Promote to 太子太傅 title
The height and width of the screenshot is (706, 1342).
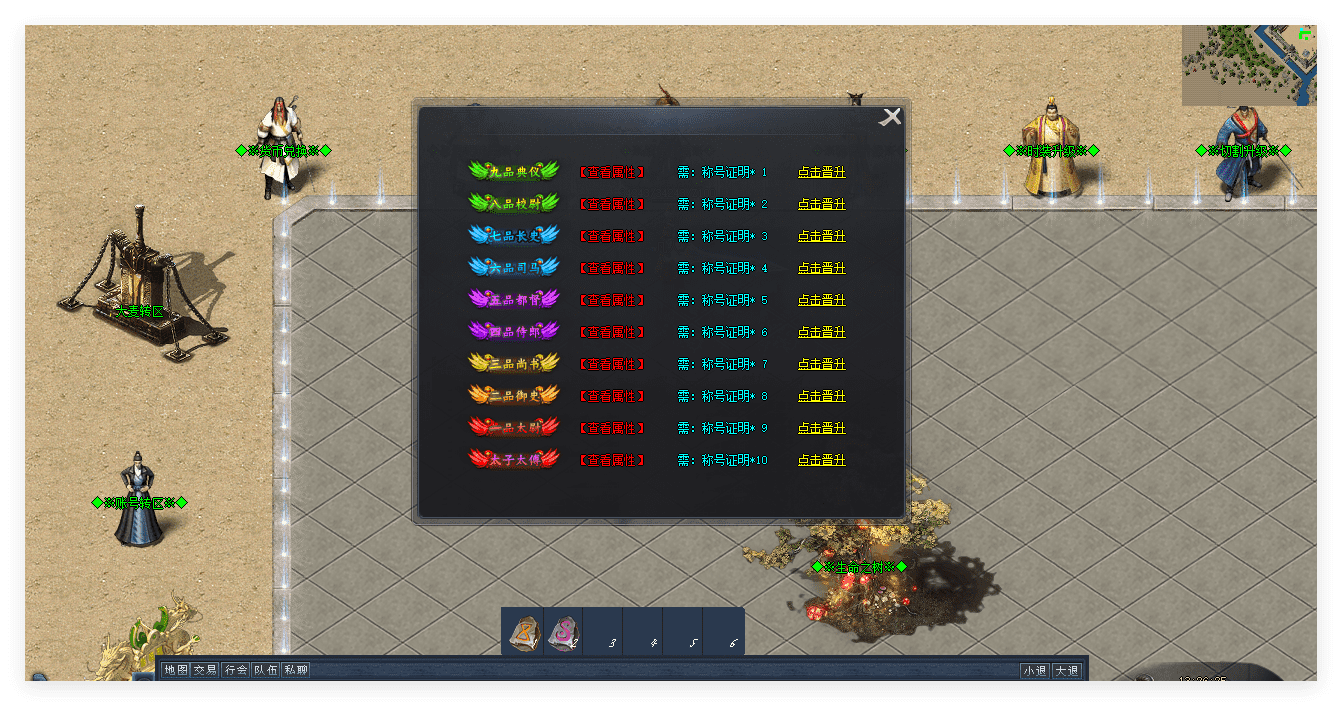(x=821, y=460)
